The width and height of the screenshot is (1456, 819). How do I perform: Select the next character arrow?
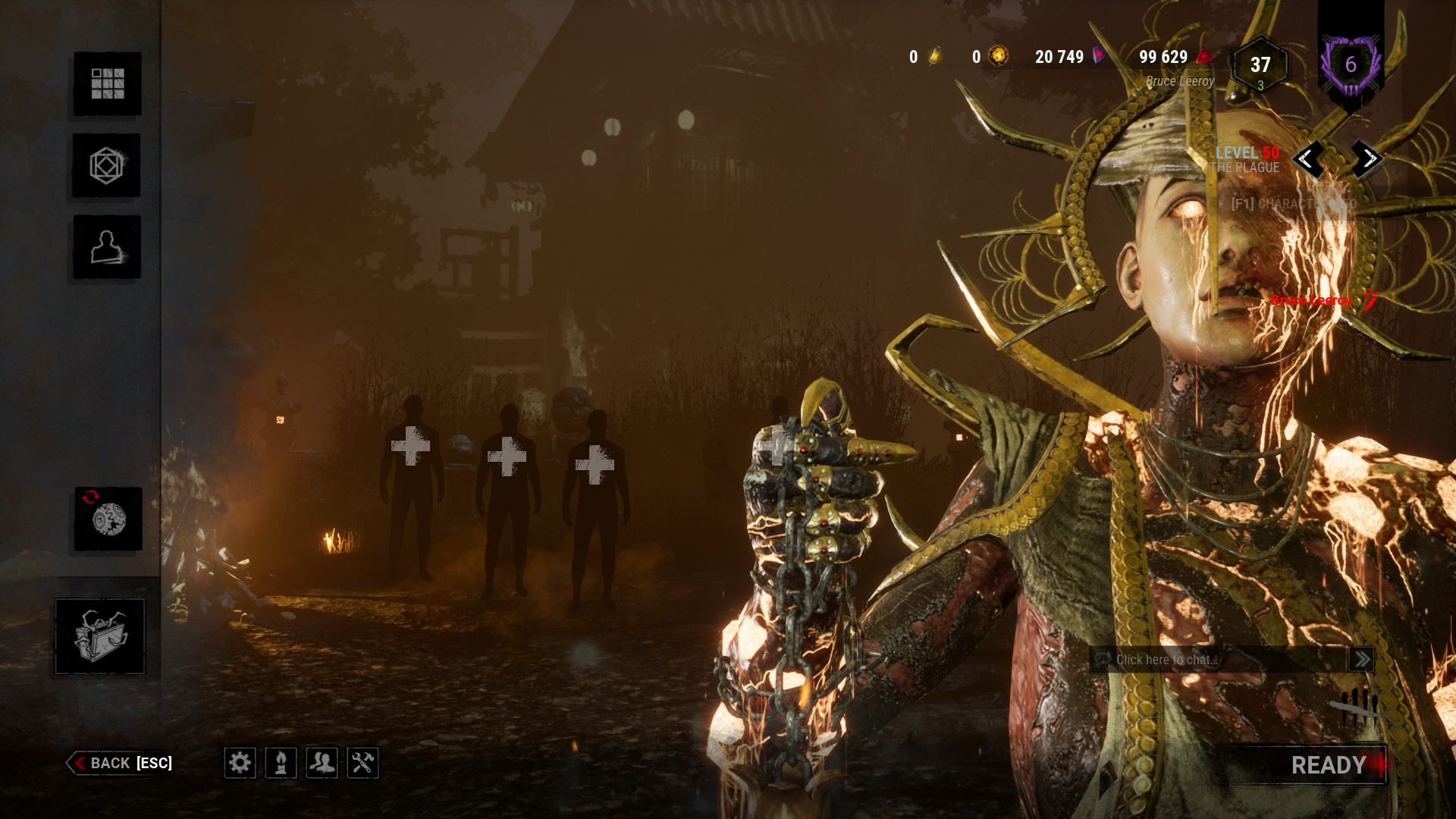coord(1368,158)
